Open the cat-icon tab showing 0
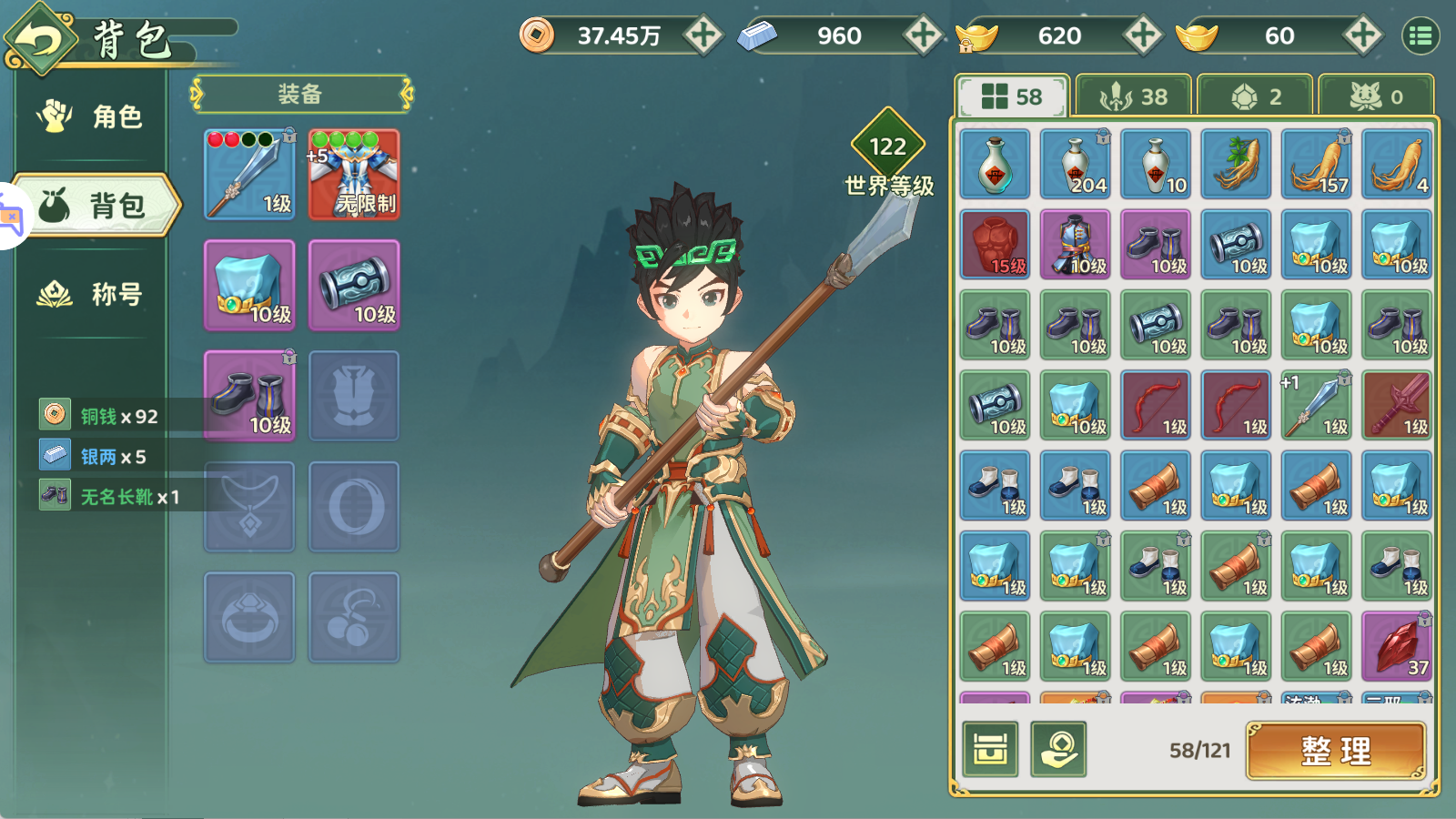 click(1376, 96)
